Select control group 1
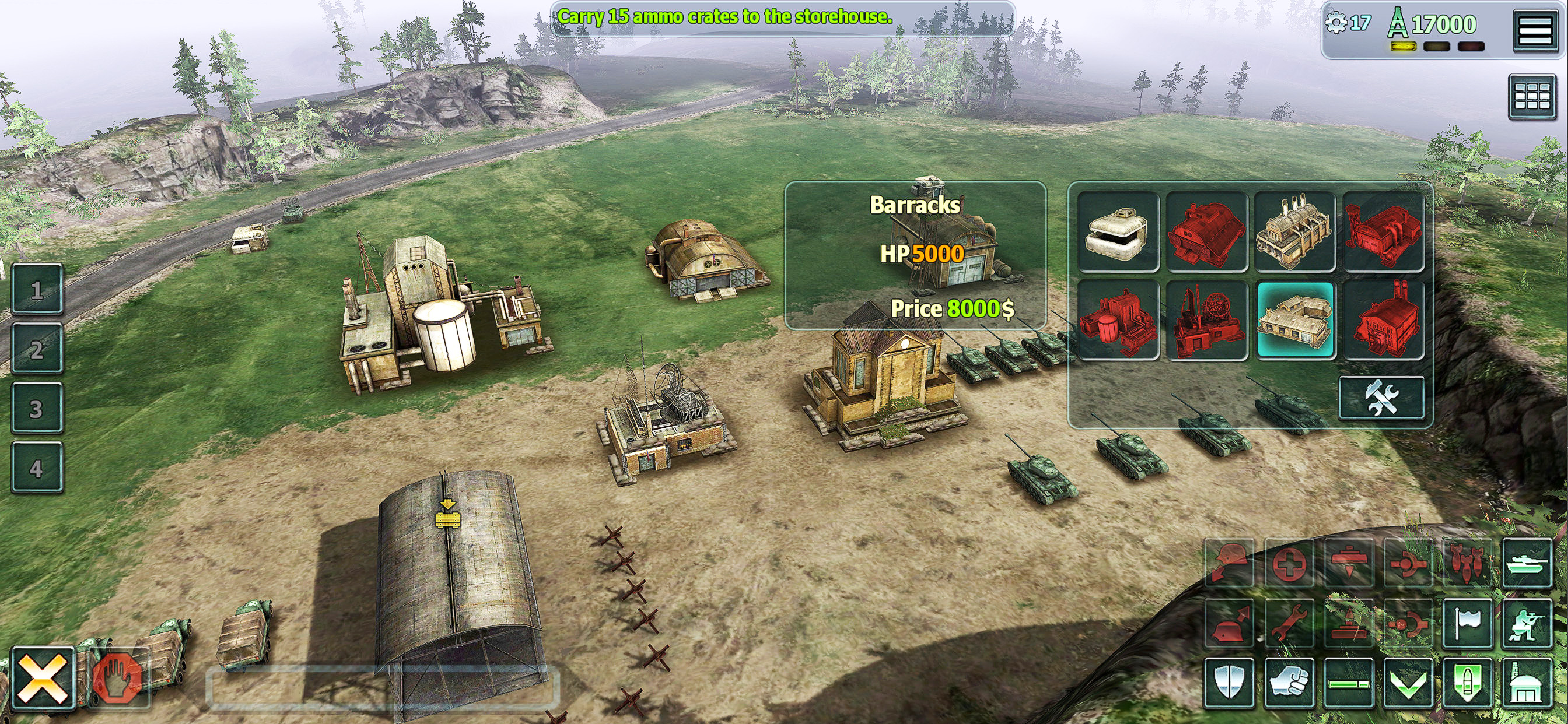1568x724 pixels. 37,290
